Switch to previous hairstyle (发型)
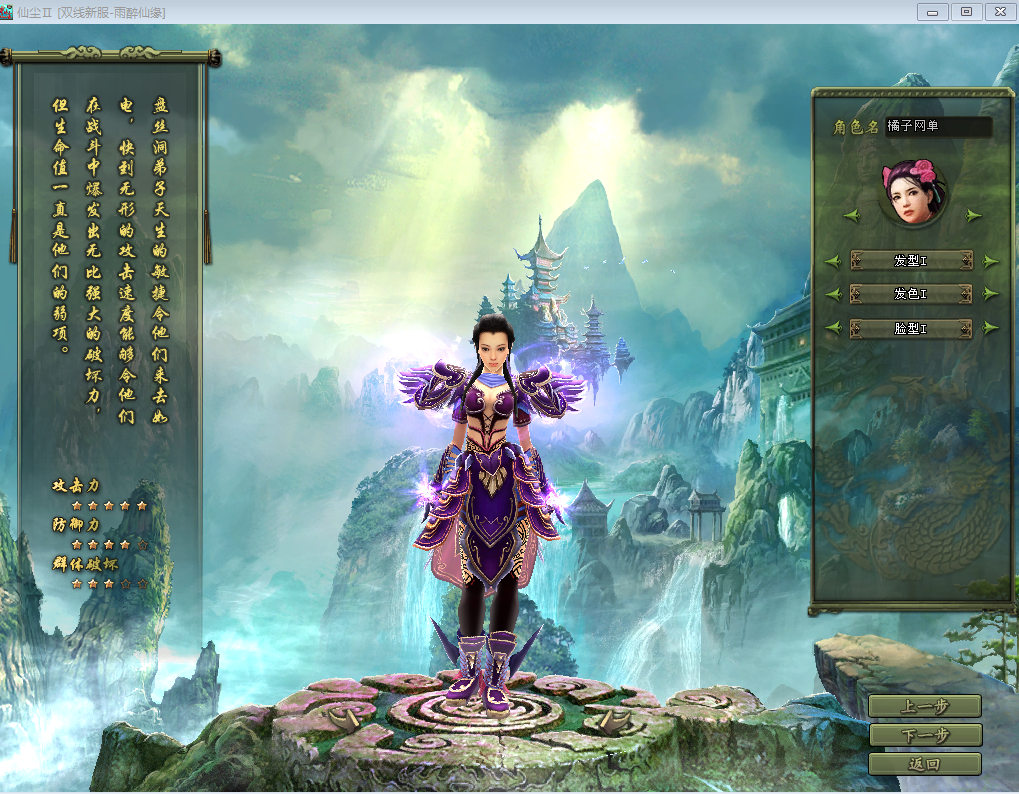The image size is (1019, 794). [832, 261]
